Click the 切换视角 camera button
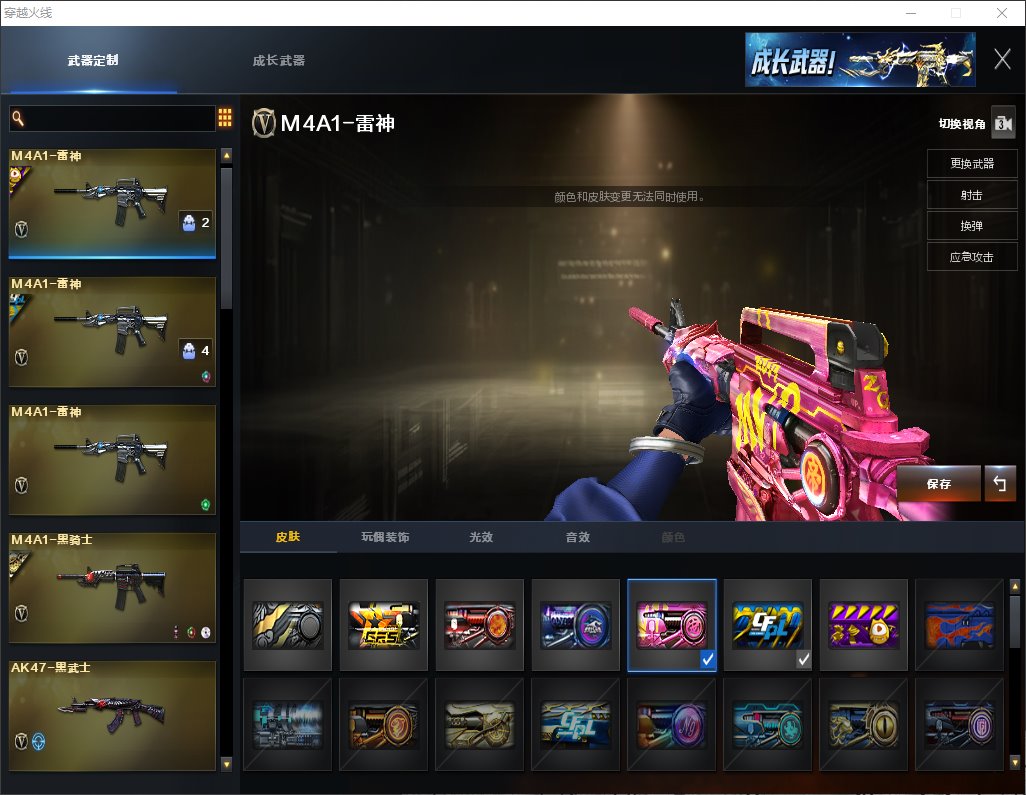The image size is (1026, 795). pyautogui.click(x=1003, y=123)
